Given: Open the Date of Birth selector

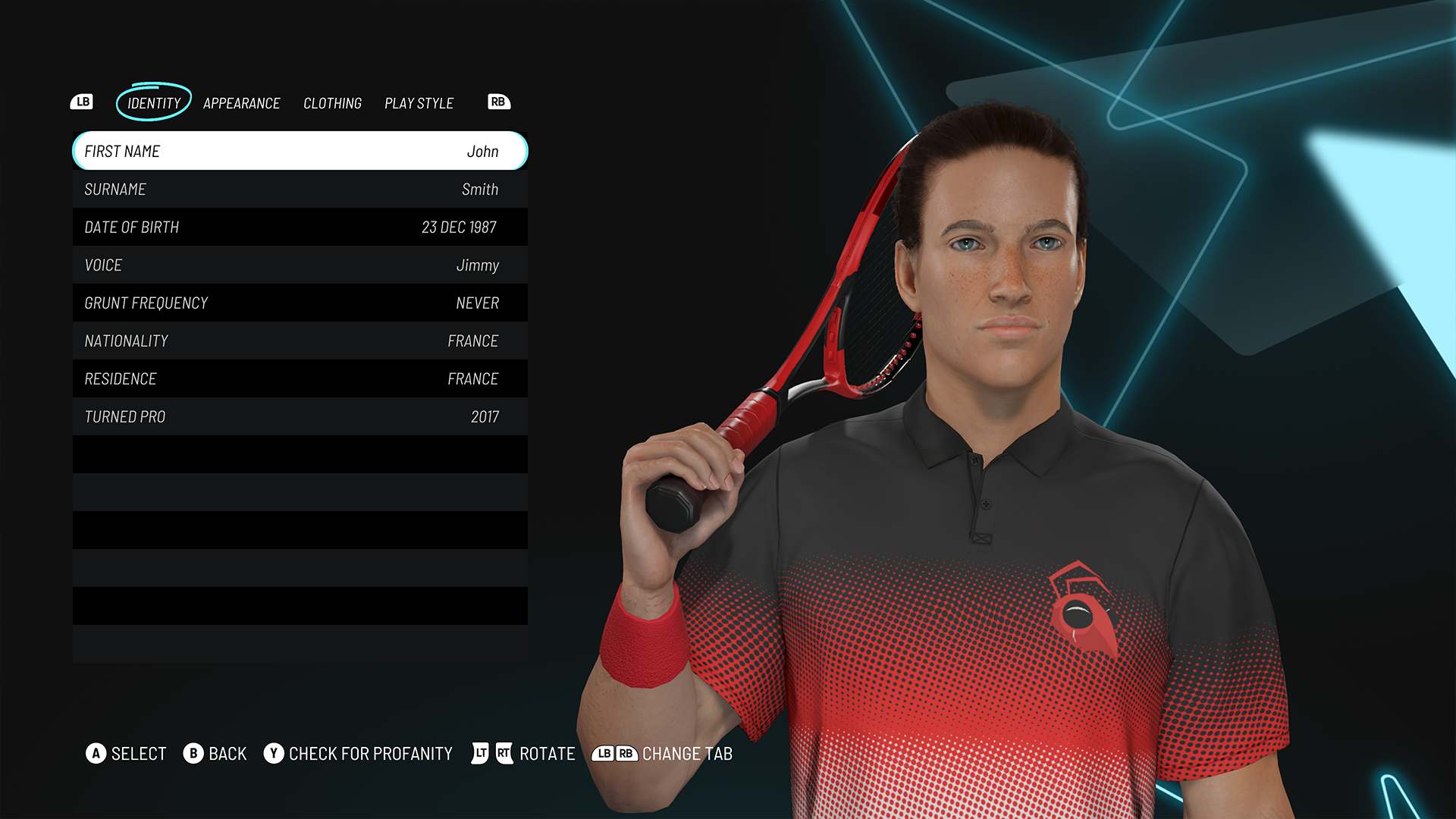Looking at the screenshot, I should tap(300, 227).
